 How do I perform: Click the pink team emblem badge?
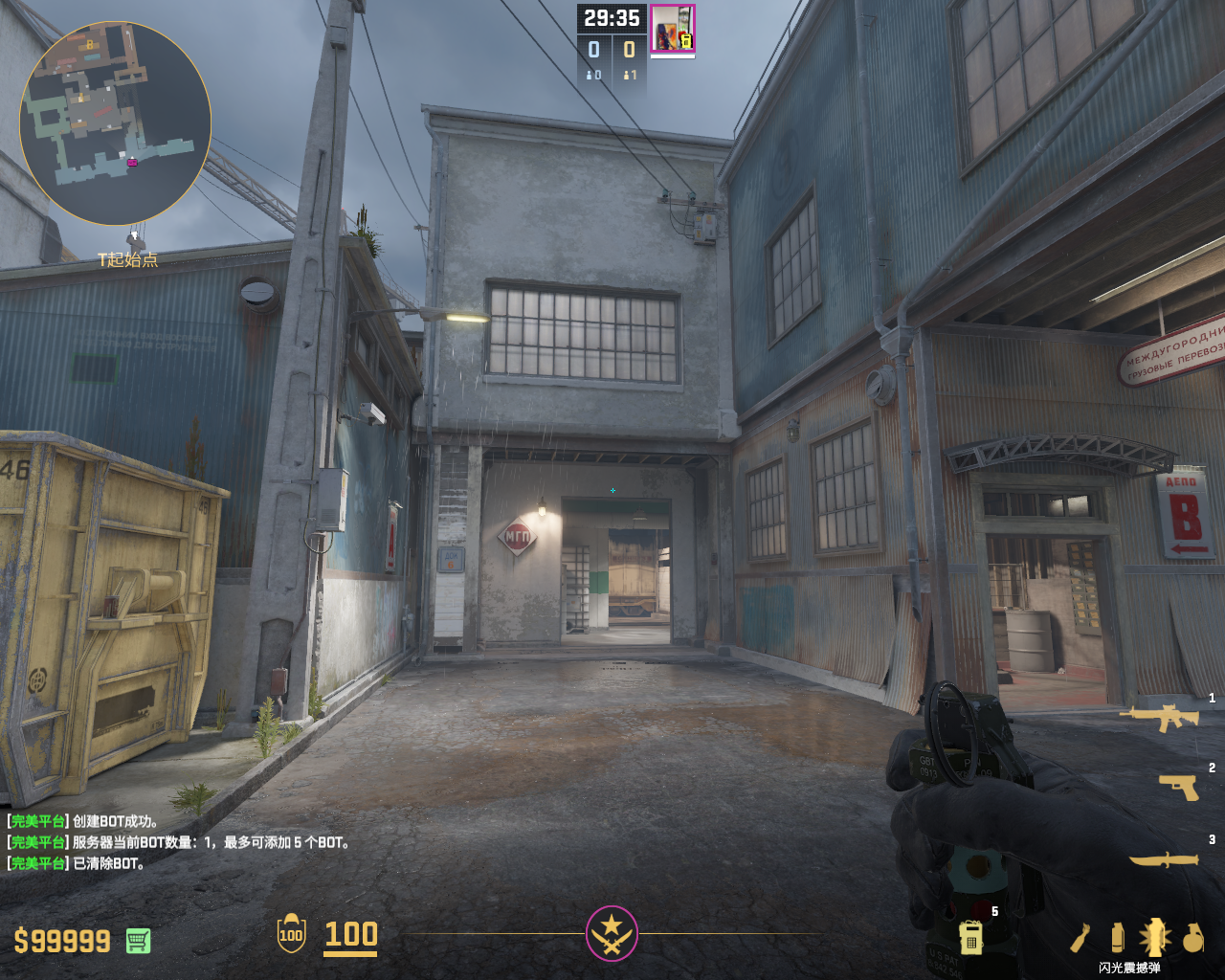(x=612, y=933)
